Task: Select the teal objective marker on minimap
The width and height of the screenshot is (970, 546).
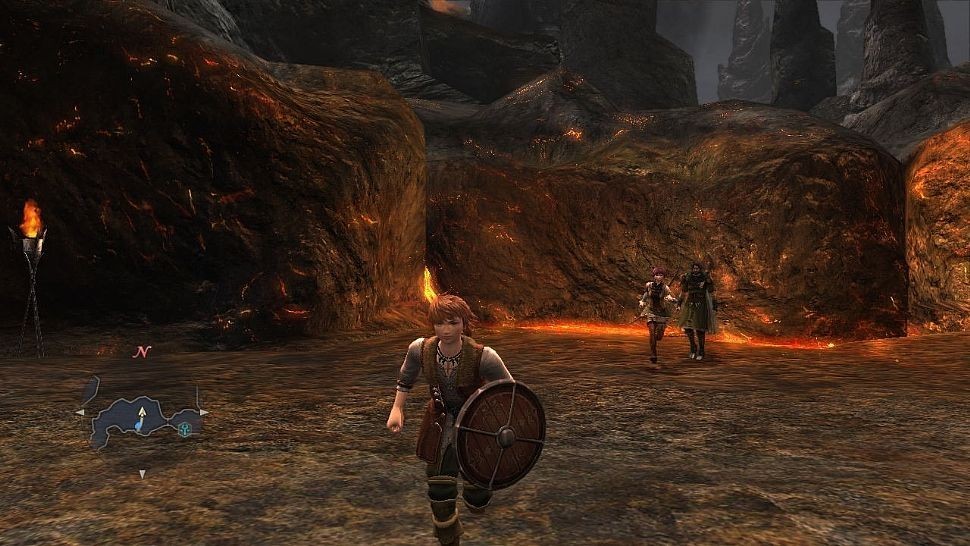Action: pos(186,429)
